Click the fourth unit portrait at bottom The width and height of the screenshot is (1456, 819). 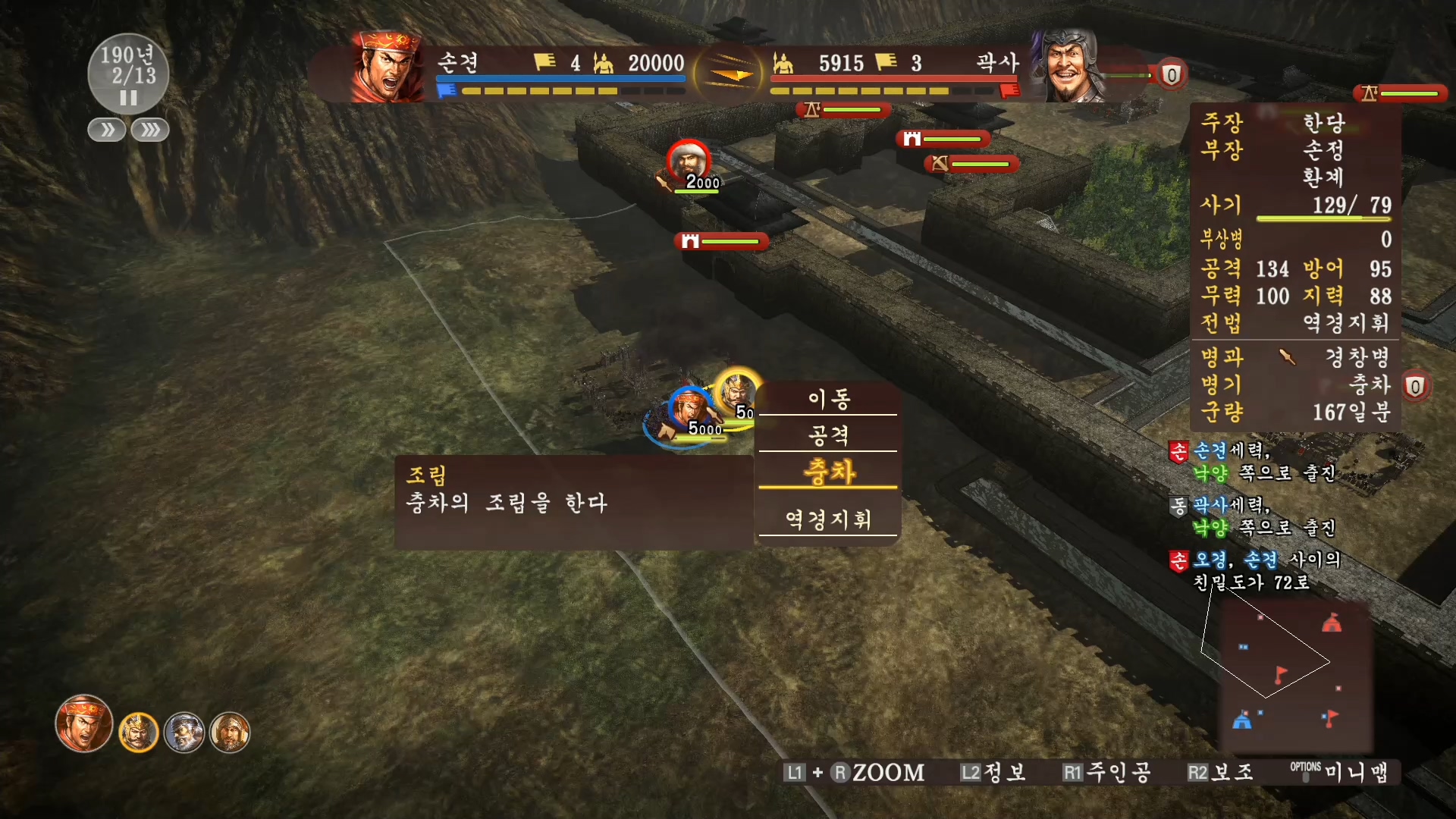[x=231, y=732]
